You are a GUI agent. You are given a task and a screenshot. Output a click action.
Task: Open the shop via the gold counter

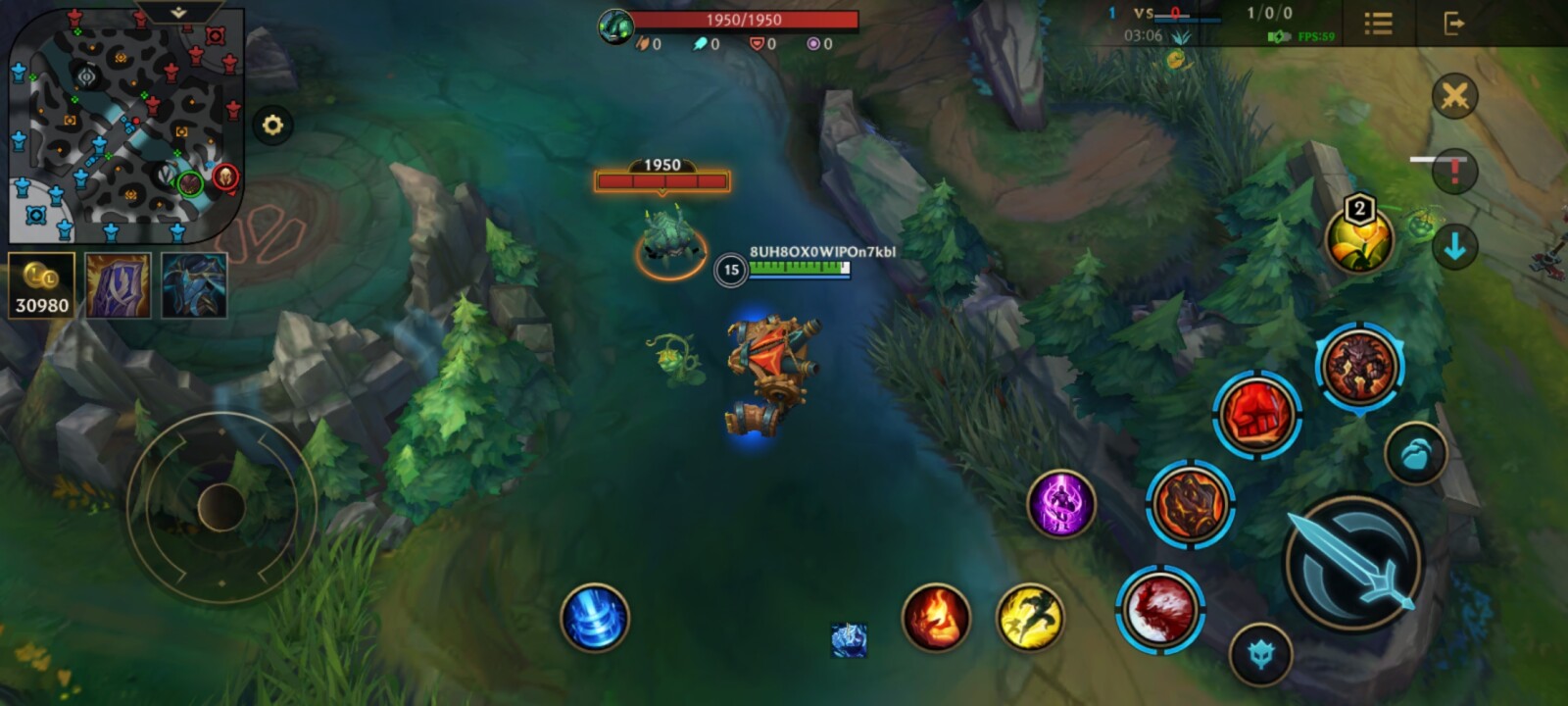41,285
